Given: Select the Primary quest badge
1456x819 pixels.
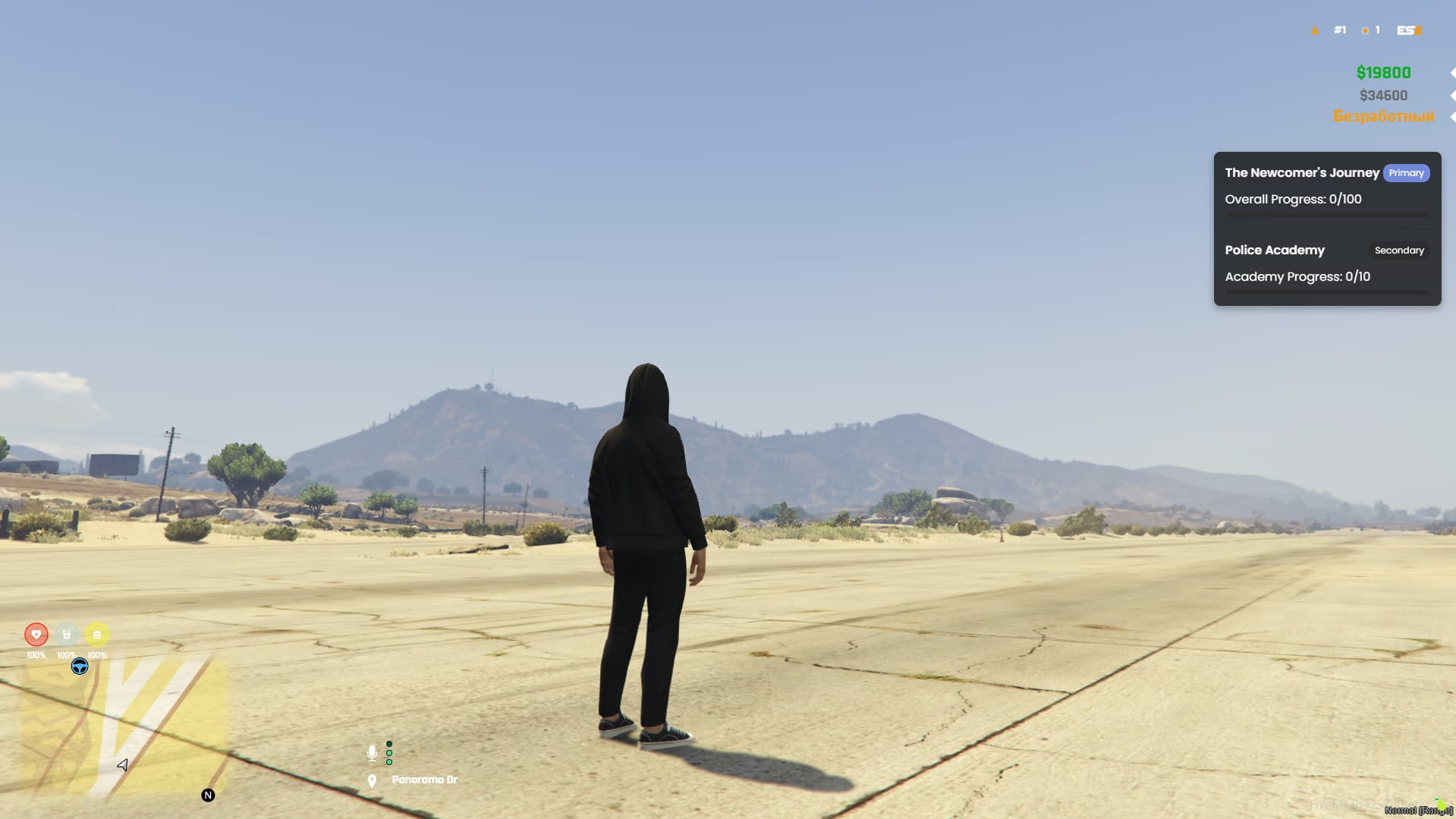Looking at the screenshot, I should tap(1407, 173).
